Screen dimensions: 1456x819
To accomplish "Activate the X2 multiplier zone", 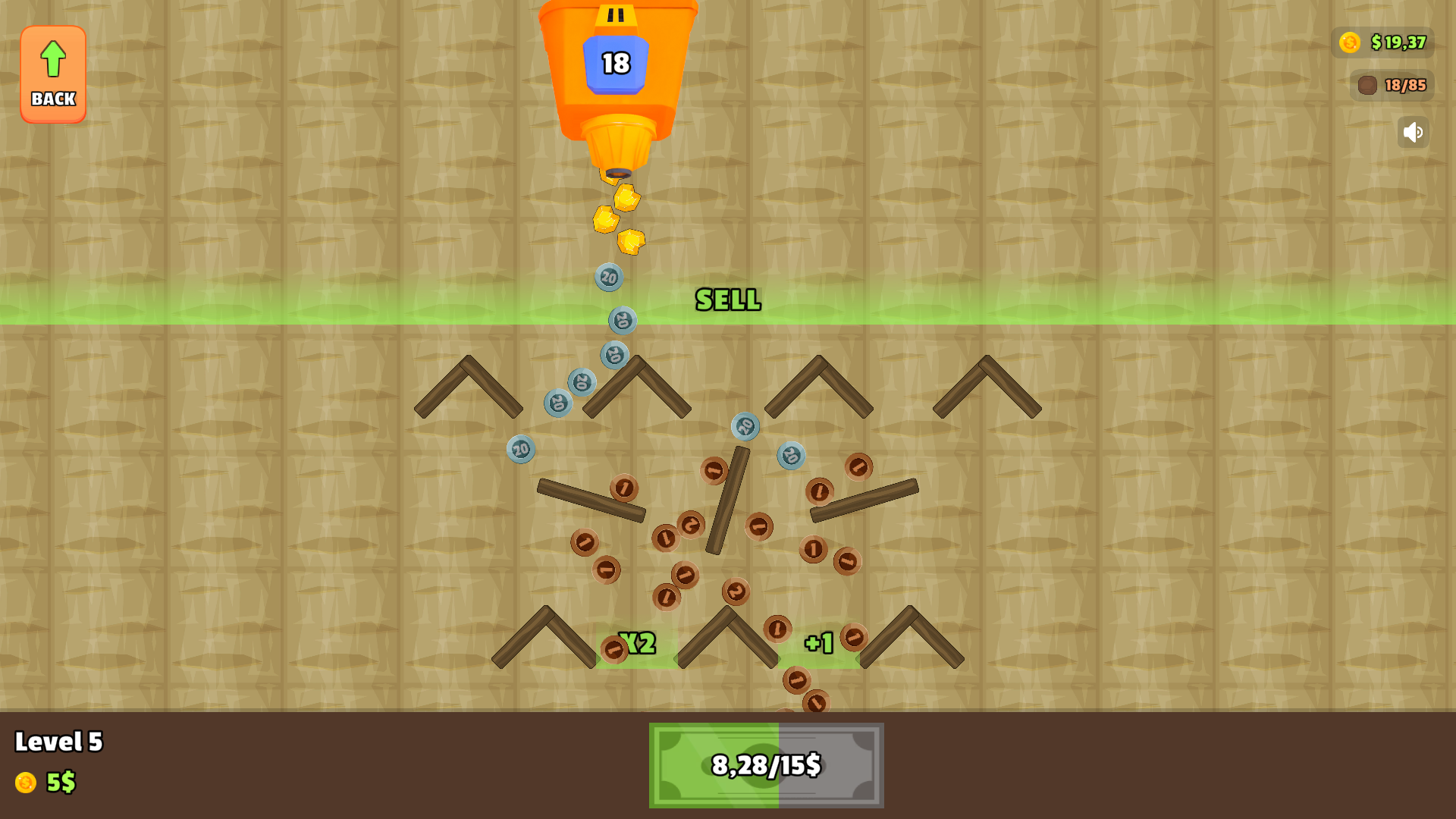I will point(636,644).
